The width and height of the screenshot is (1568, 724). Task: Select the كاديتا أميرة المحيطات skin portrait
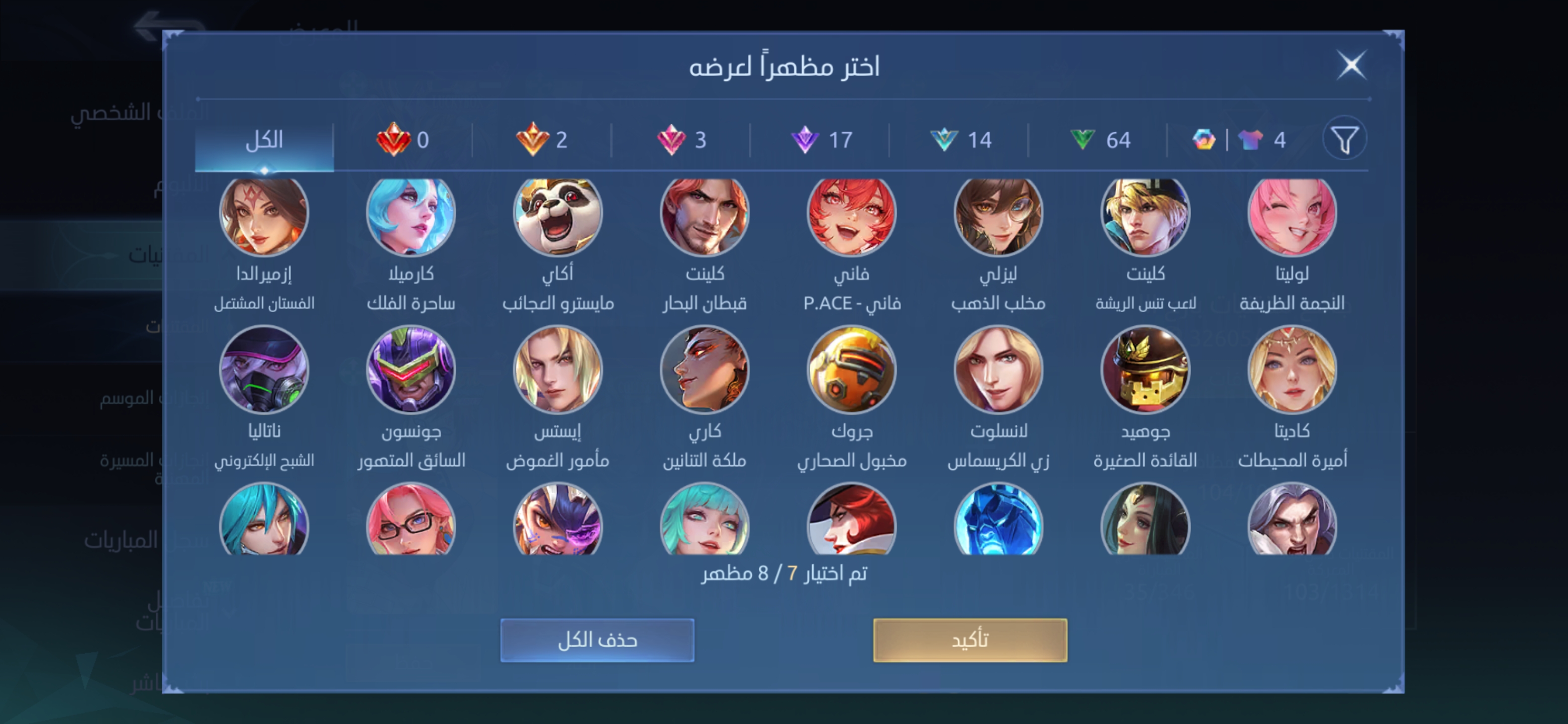[1292, 370]
